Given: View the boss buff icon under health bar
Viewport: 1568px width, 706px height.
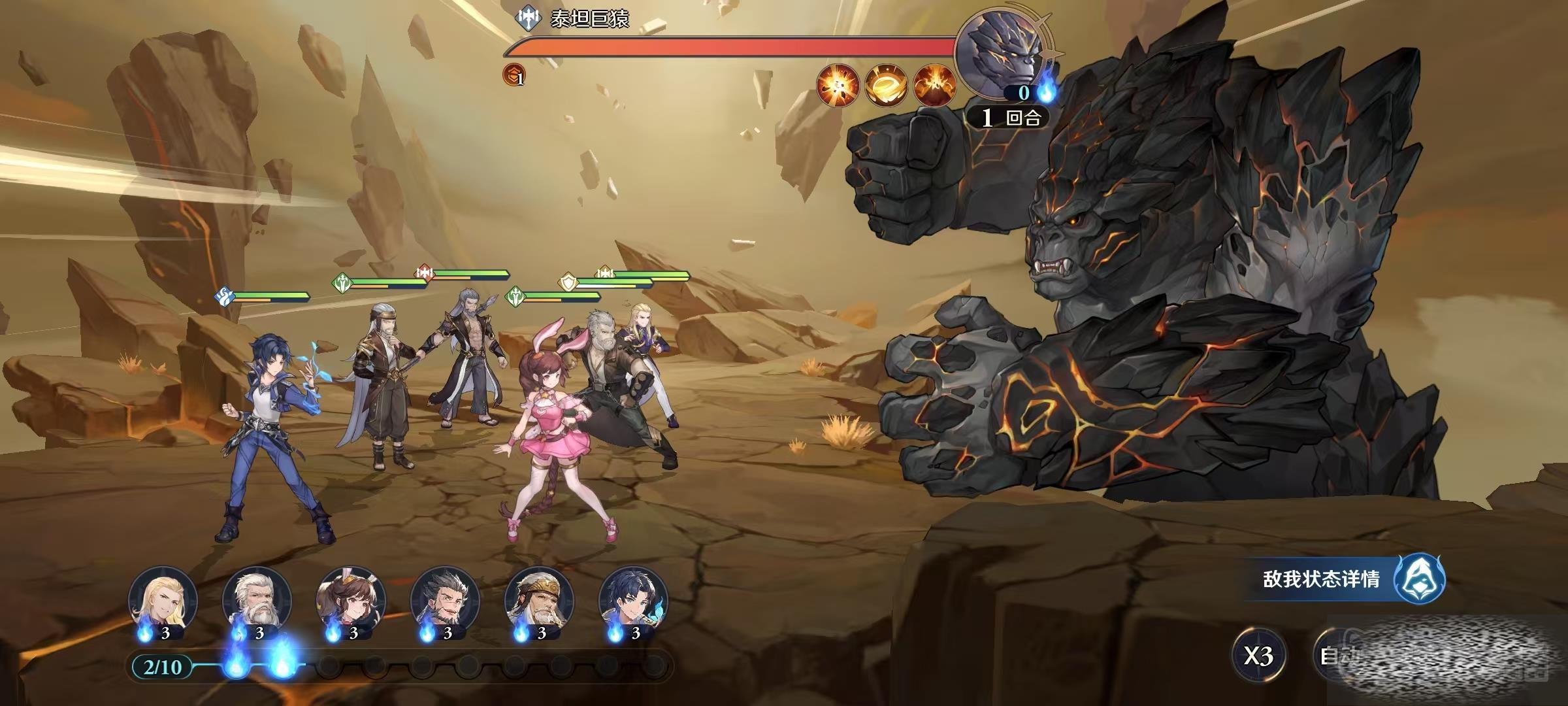Looking at the screenshot, I should point(514,76).
